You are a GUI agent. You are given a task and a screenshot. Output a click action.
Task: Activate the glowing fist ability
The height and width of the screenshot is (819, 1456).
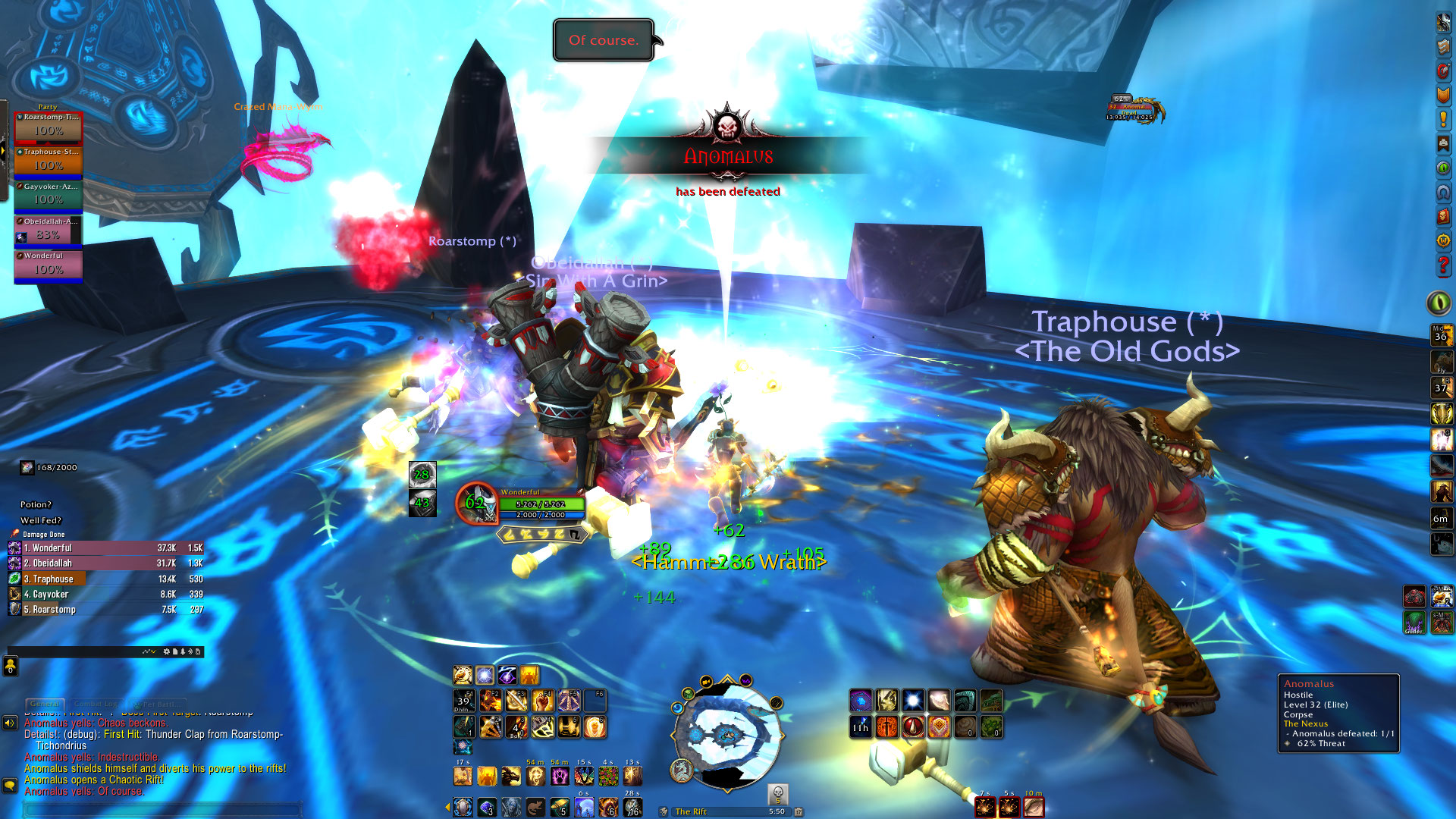click(939, 700)
